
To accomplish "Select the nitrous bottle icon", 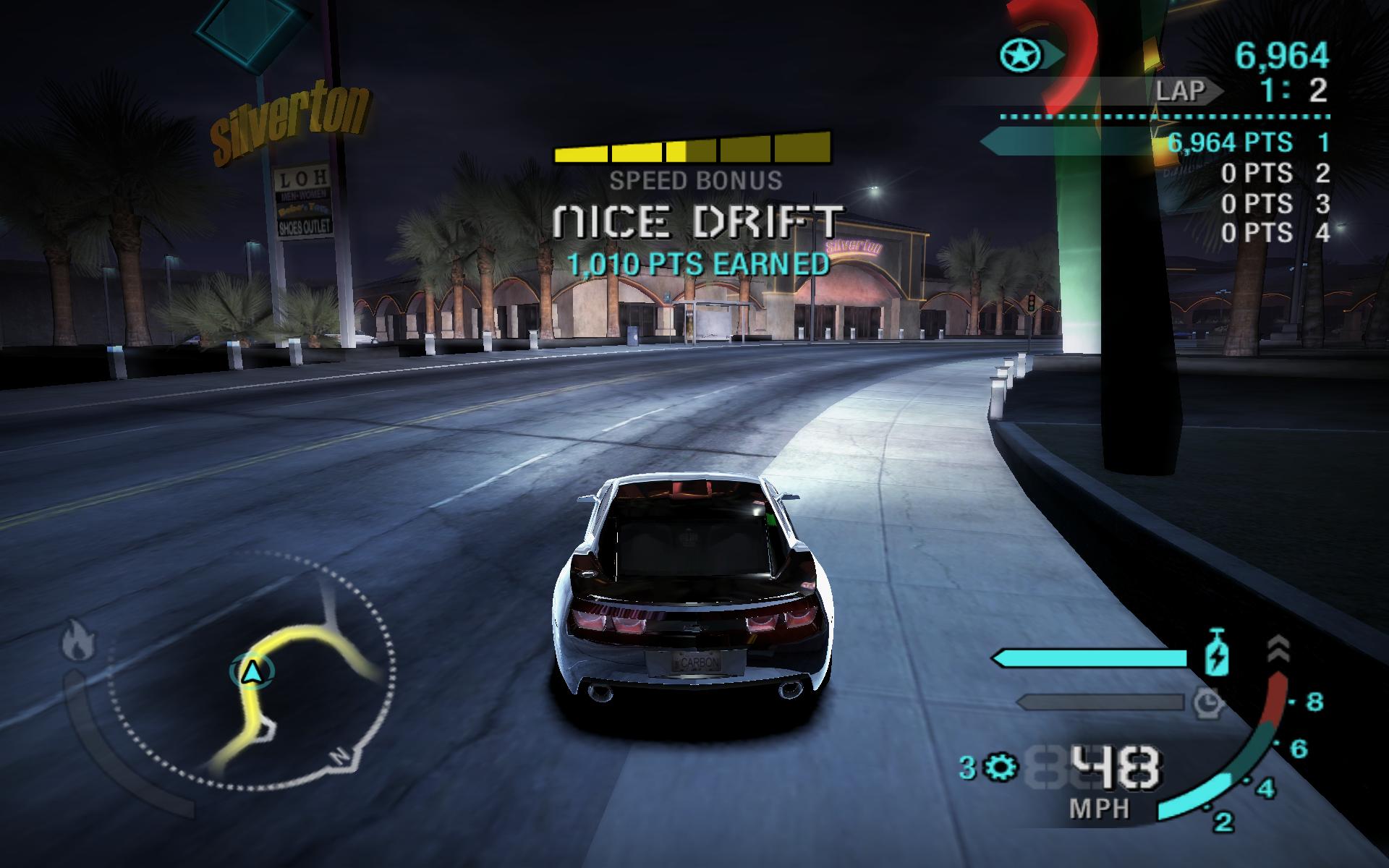I will coord(1213,655).
